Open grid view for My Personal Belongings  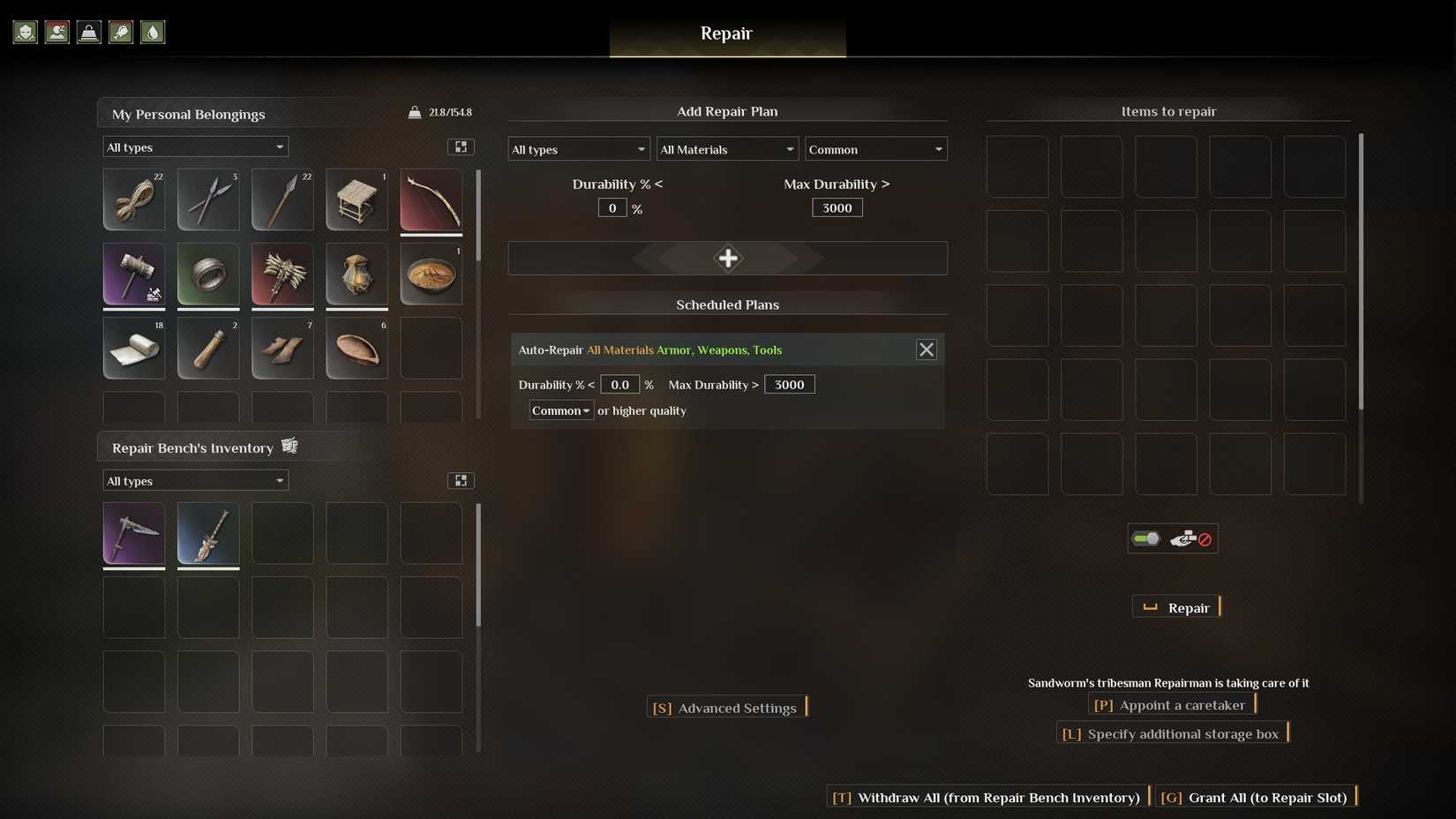(x=461, y=147)
